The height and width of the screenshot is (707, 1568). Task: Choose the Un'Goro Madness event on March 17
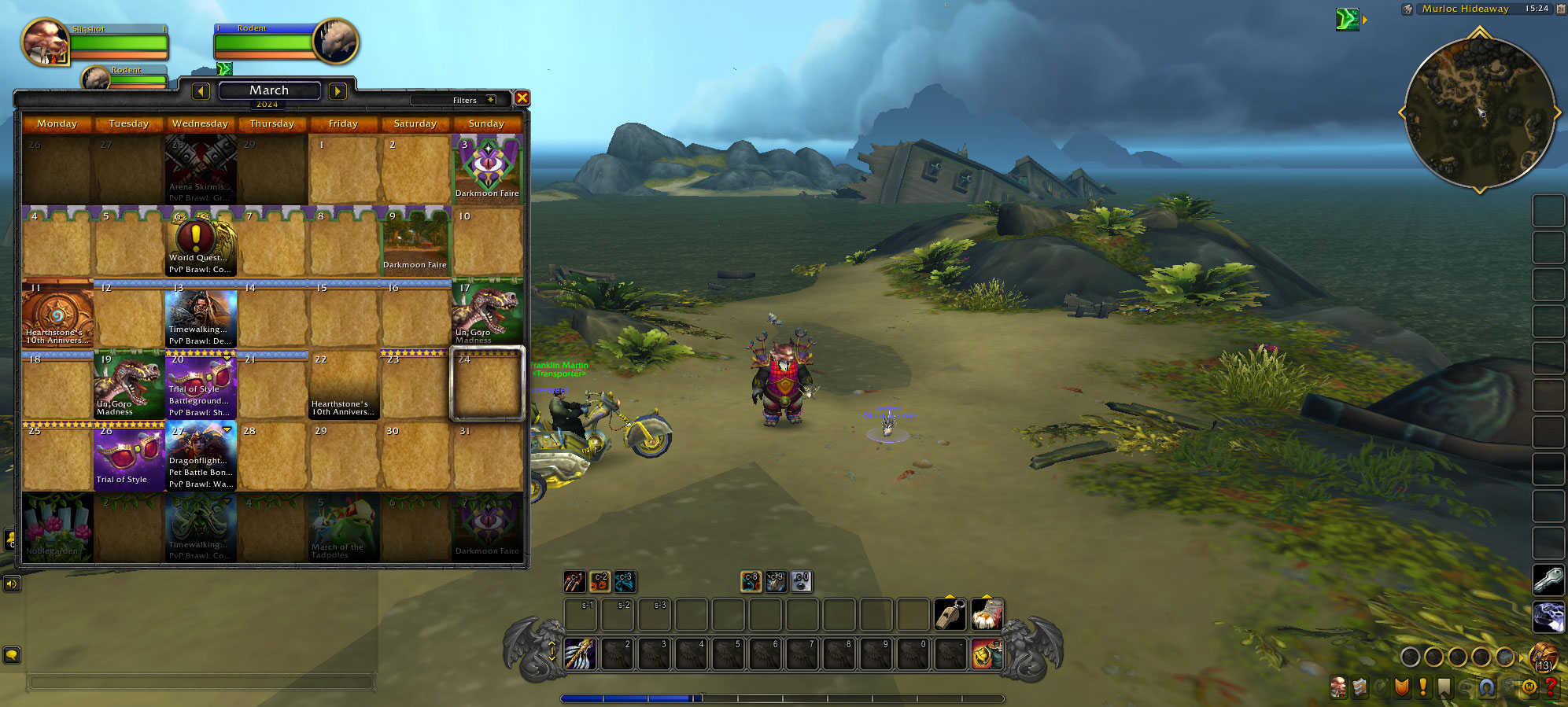tap(487, 313)
